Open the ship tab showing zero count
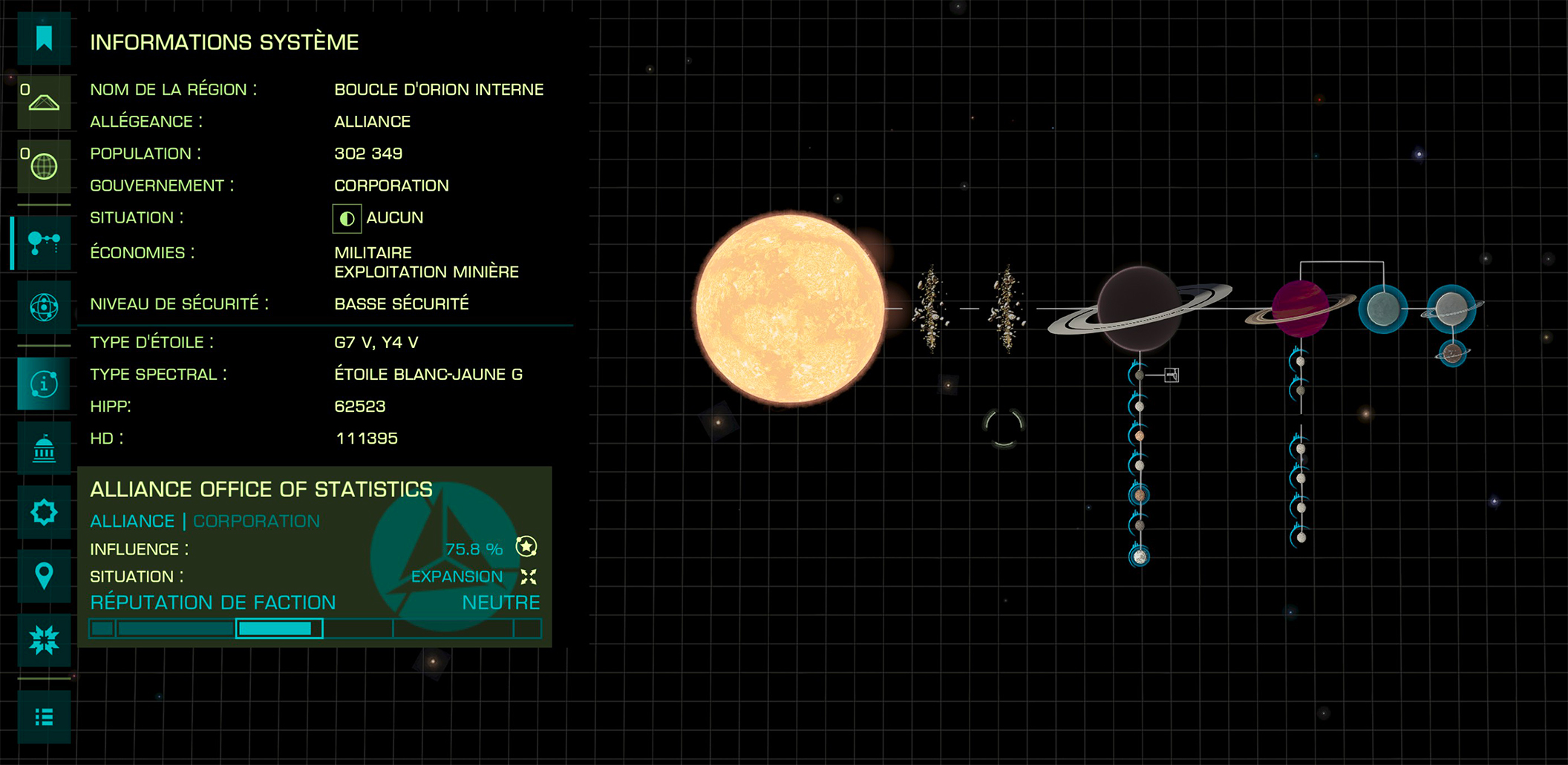 point(44,102)
